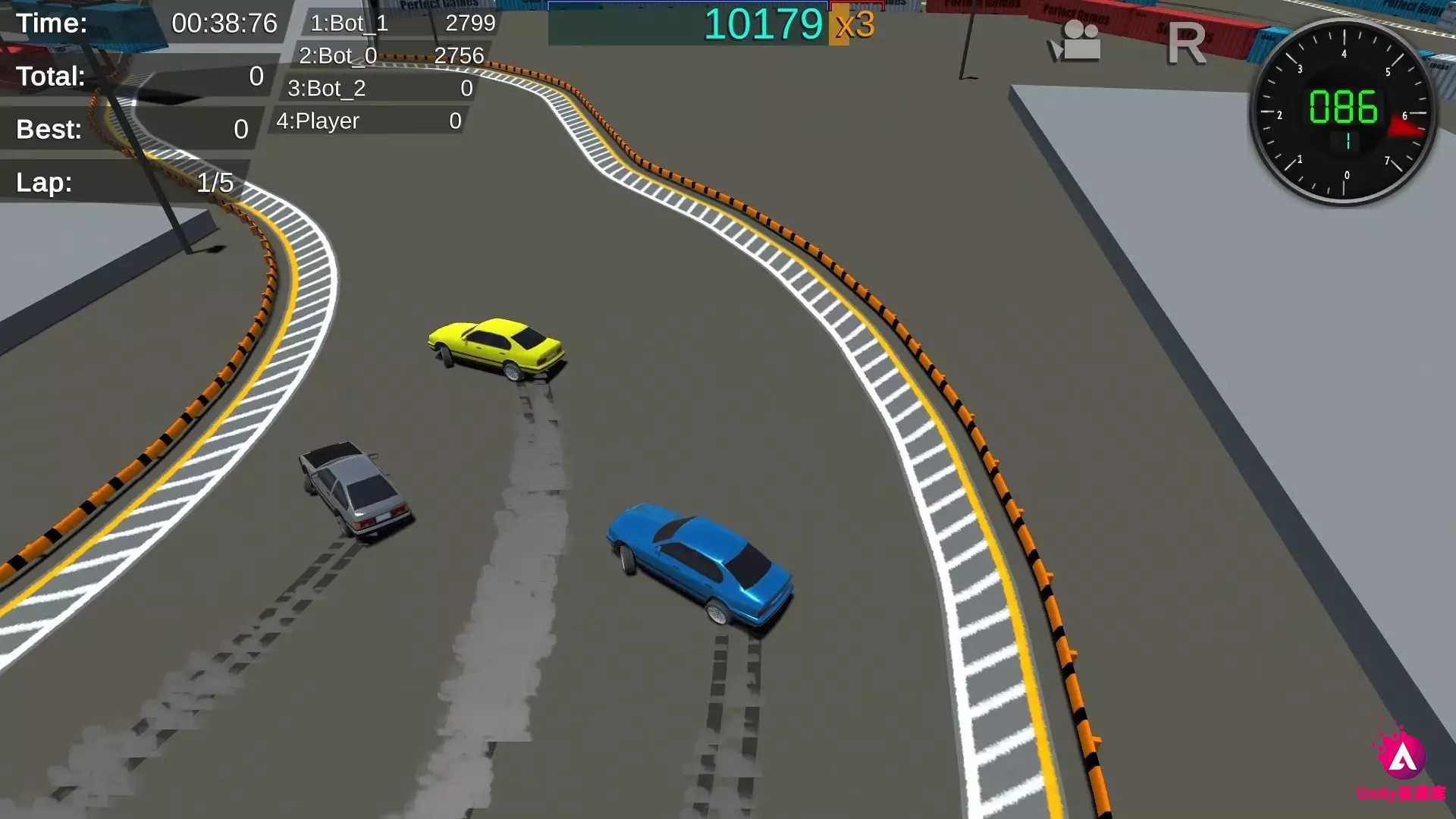Select the 1:Bot_1 leaderboard entry

pyautogui.click(x=349, y=24)
